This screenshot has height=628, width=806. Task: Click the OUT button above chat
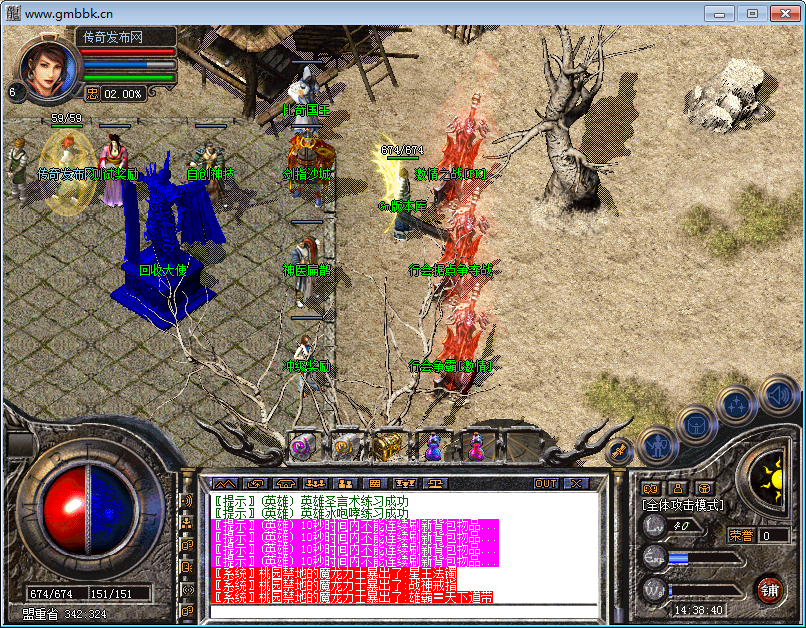point(545,483)
